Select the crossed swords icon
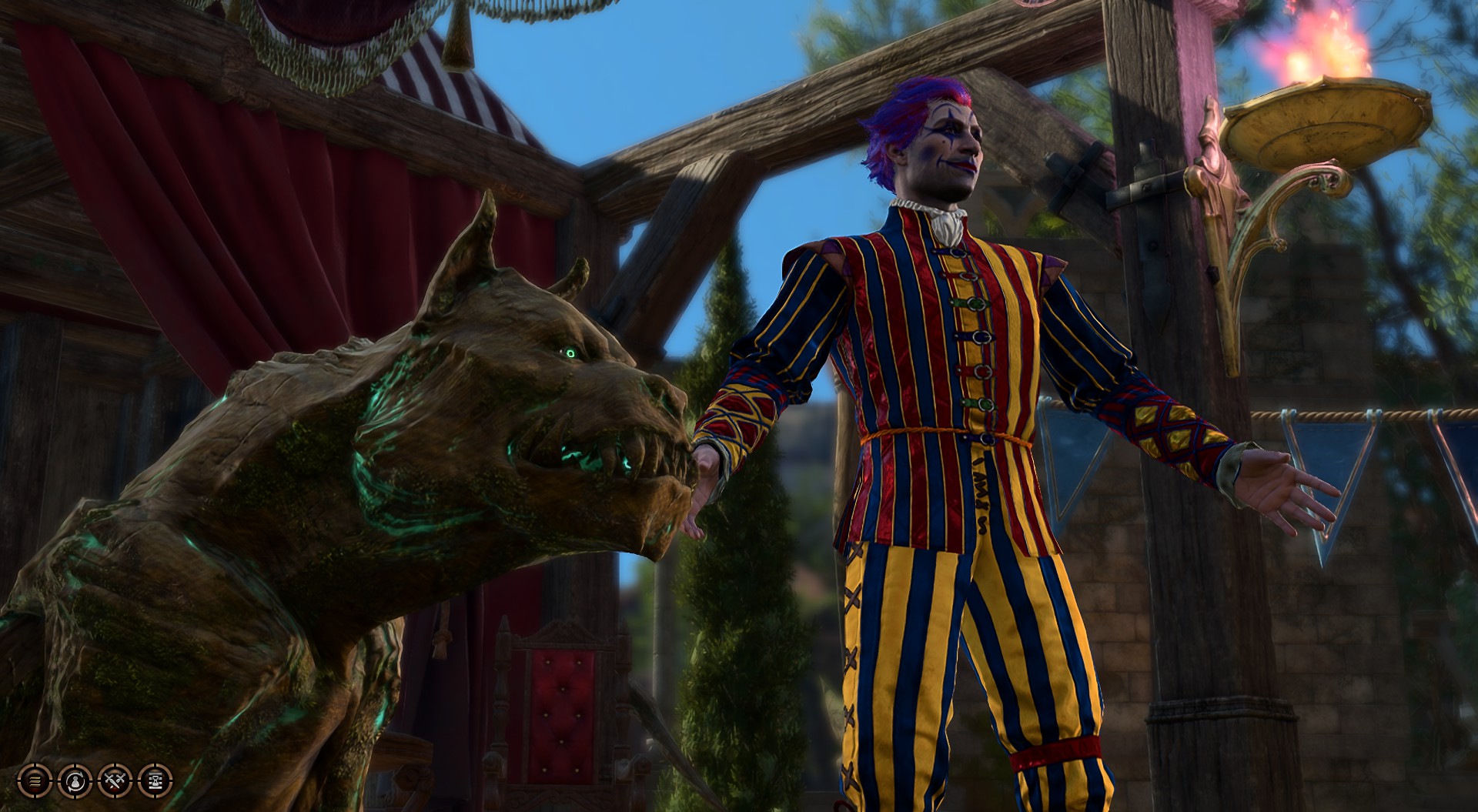Viewport: 1478px width, 812px height. (x=115, y=780)
